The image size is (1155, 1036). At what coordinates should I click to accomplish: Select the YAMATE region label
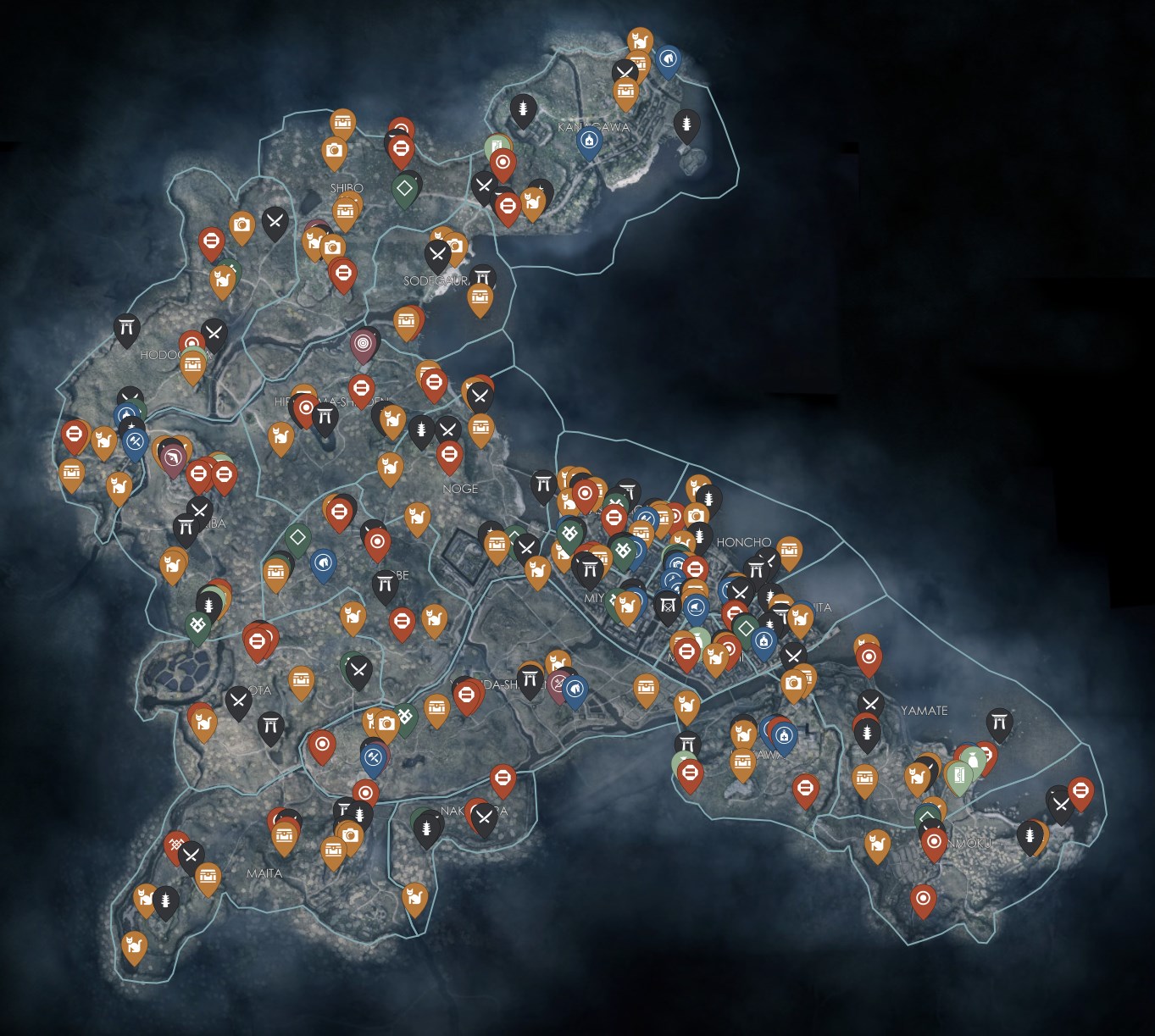925,710
